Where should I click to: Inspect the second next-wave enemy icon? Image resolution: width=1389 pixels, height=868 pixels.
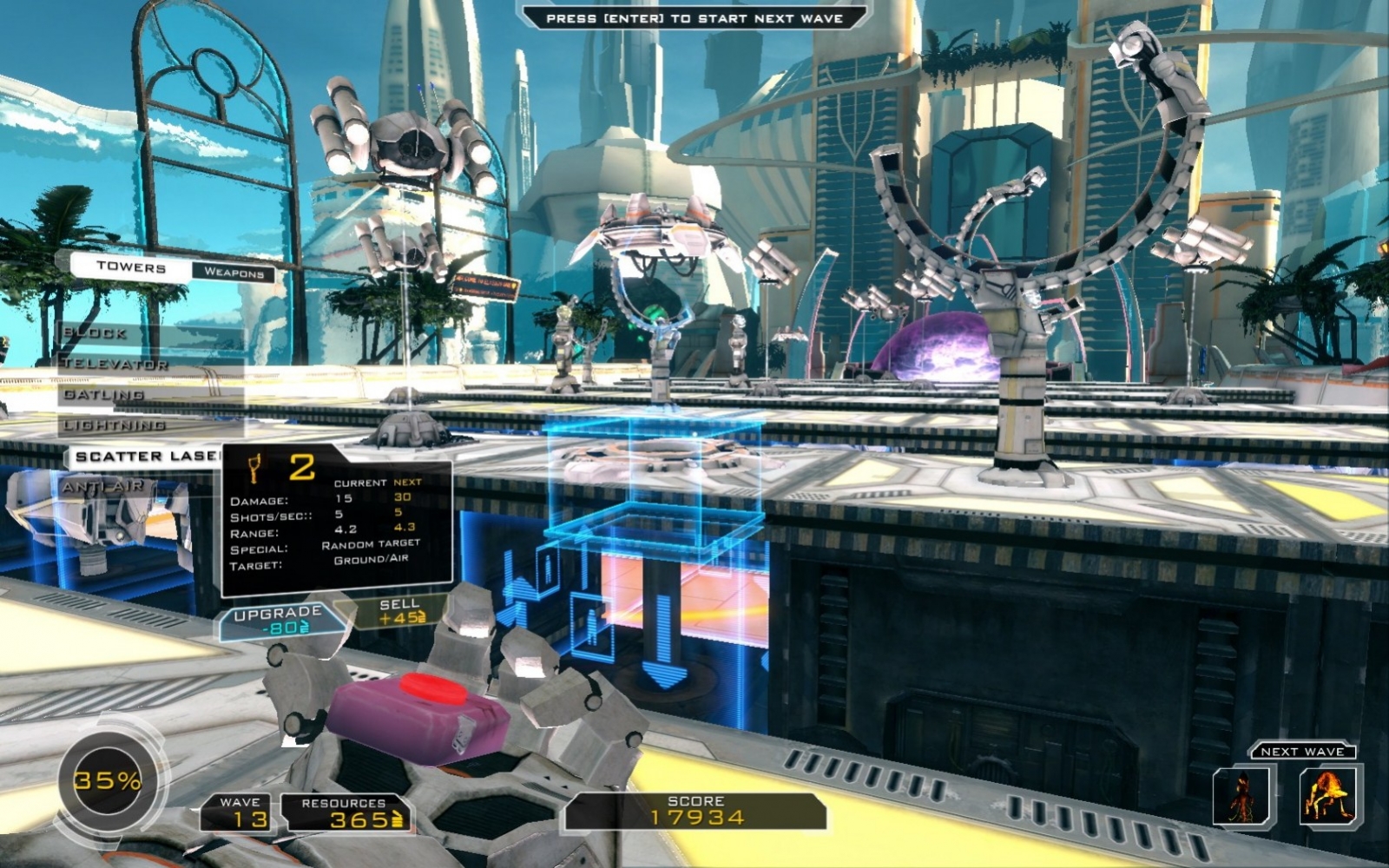point(1328,796)
